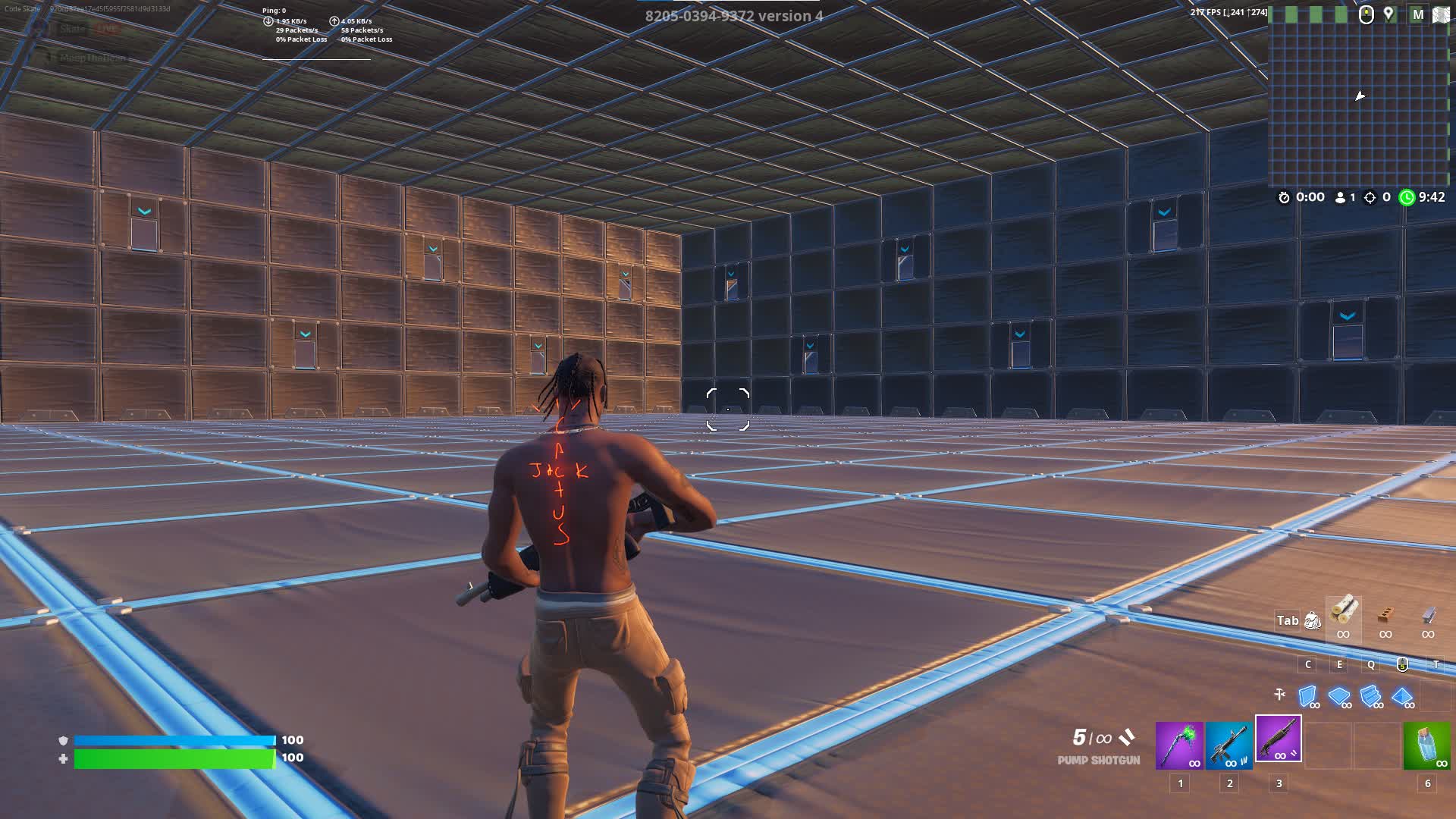Select the floor build piece icon
Screen dimensions: 1456x819
pos(1338,695)
